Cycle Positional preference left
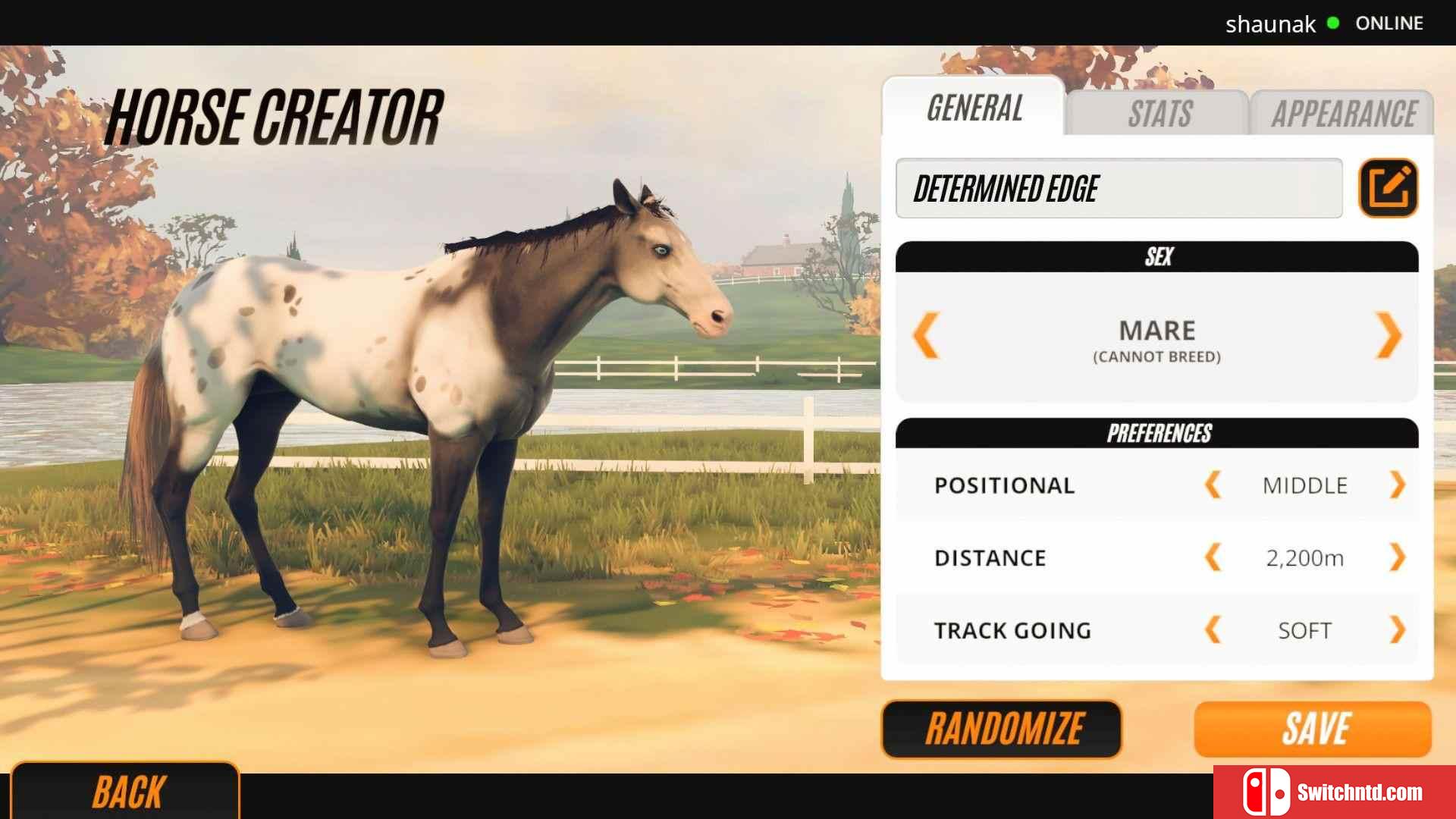The image size is (1456, 819). [x=1213, y=485]
